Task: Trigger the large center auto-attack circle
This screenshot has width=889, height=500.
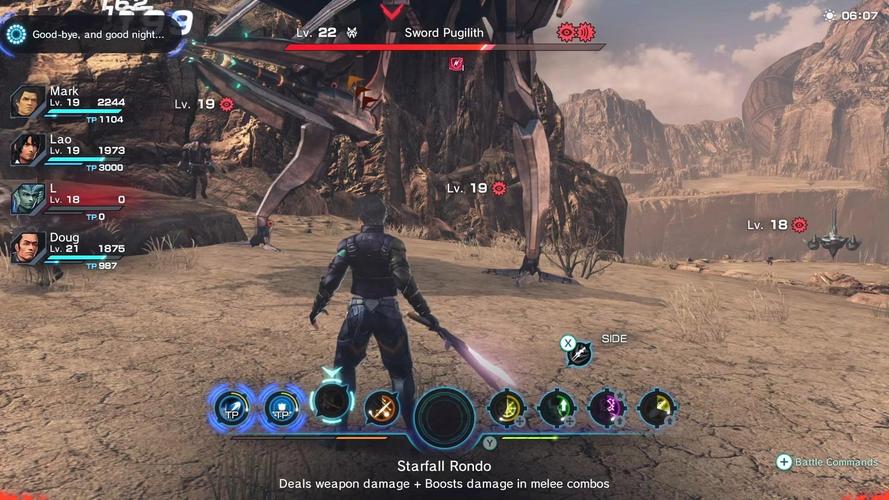Action: click(x=444, y=416)
